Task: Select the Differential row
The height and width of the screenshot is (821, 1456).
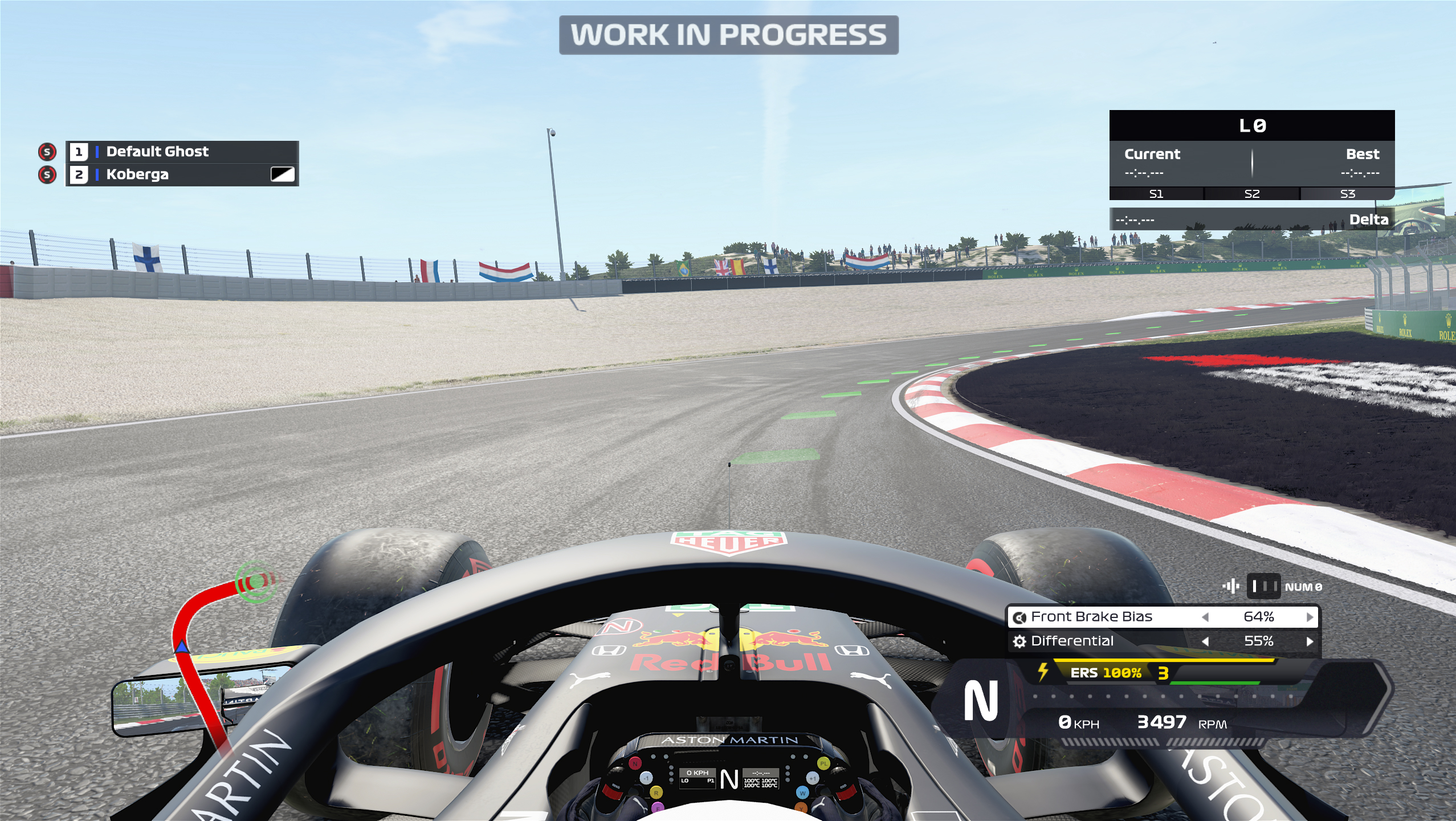Action: tap(1072, 641)
